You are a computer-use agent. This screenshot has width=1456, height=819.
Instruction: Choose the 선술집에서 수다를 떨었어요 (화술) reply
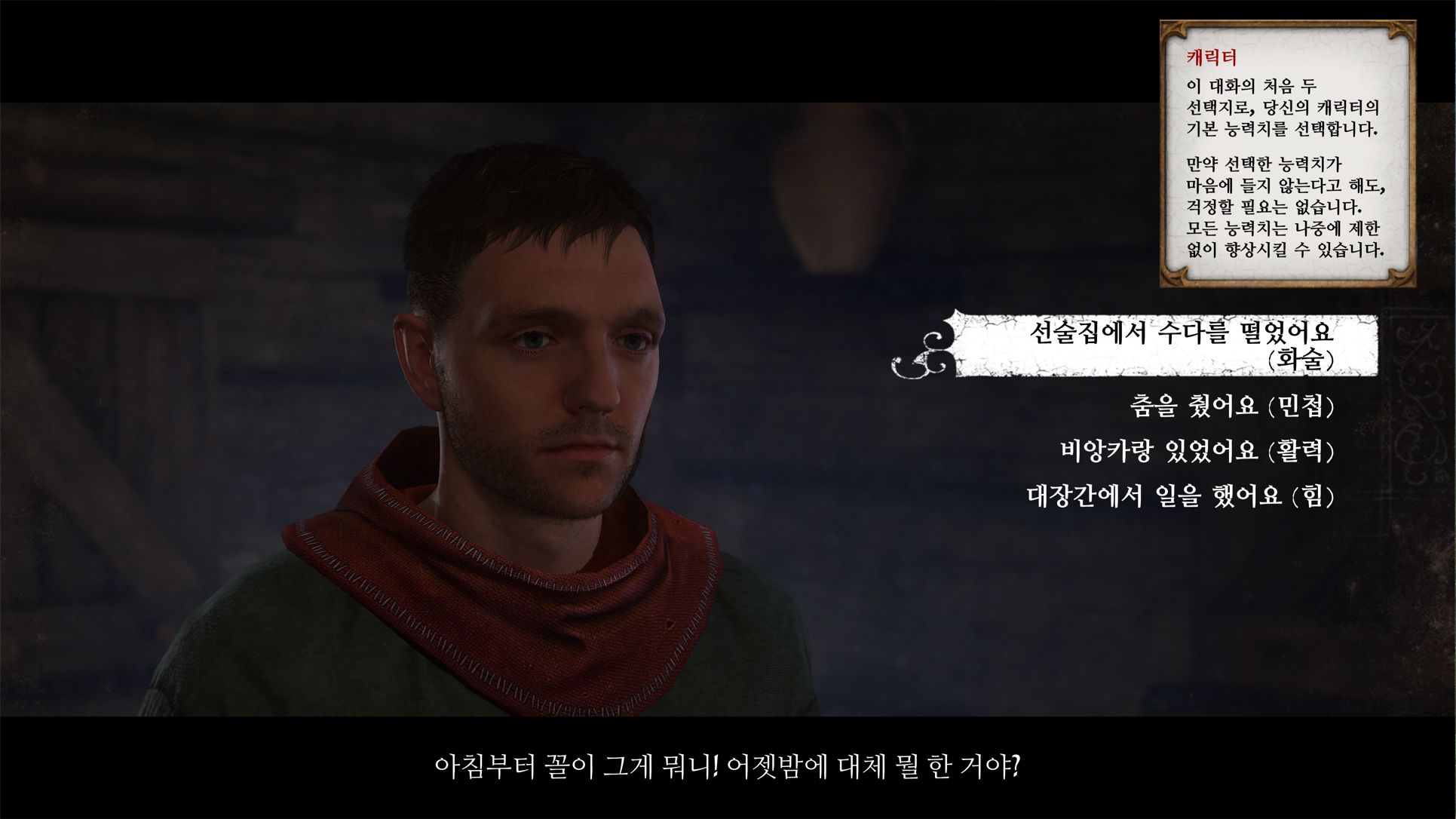(1181, 345)
